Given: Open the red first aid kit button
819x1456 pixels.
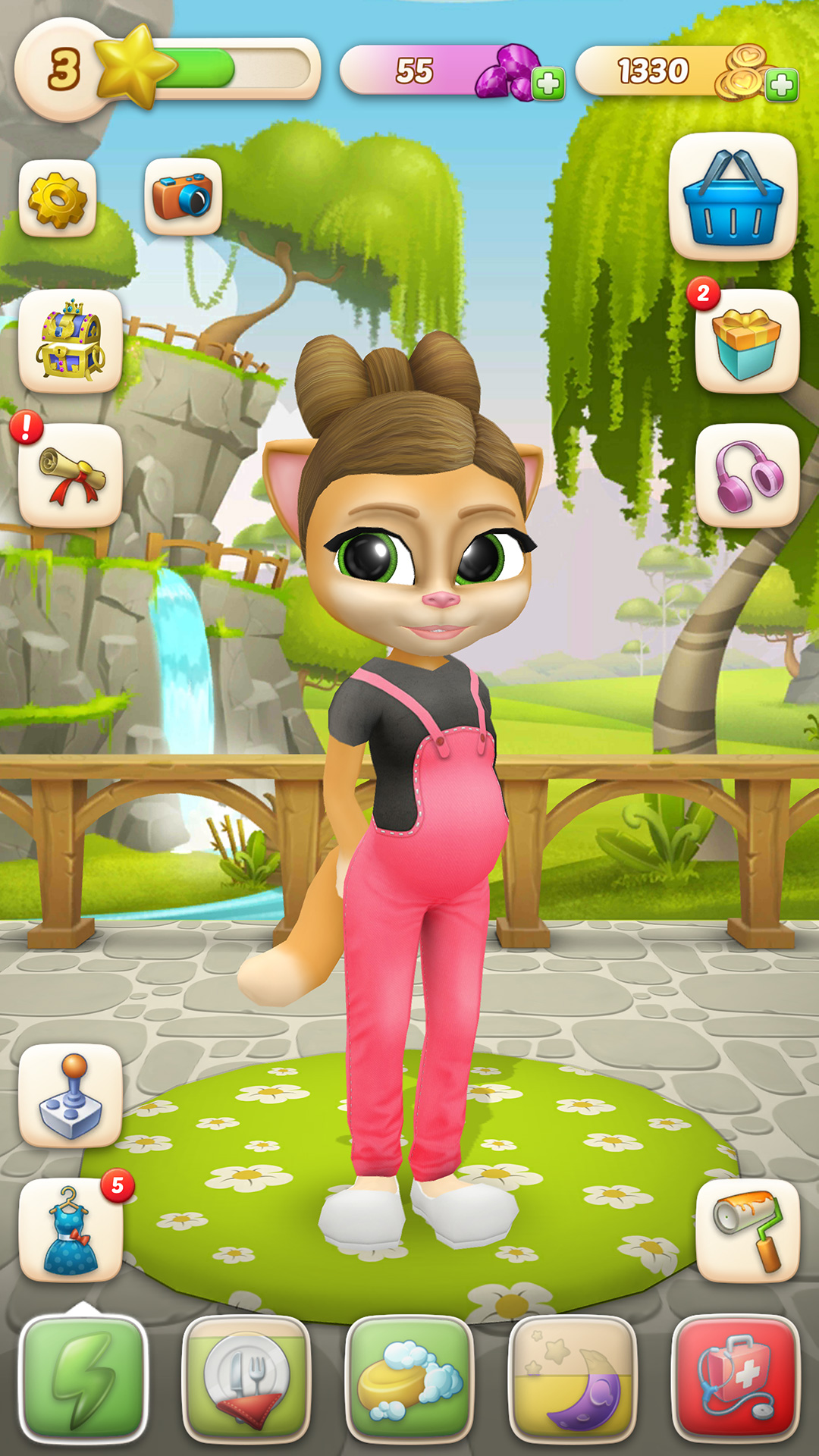Looking at the screenshot, I should [736, 1378].
